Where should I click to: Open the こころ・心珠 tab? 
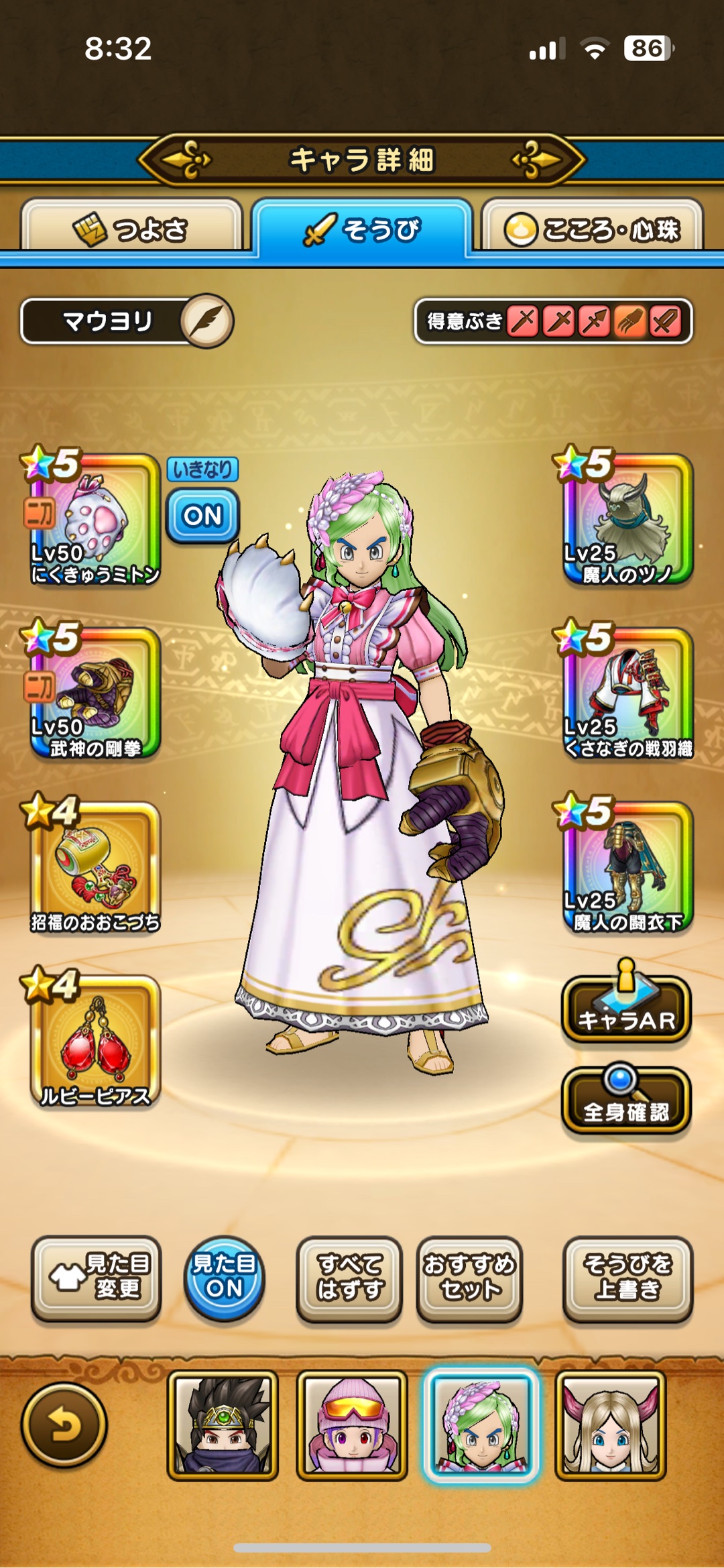(x=593, y=229)
